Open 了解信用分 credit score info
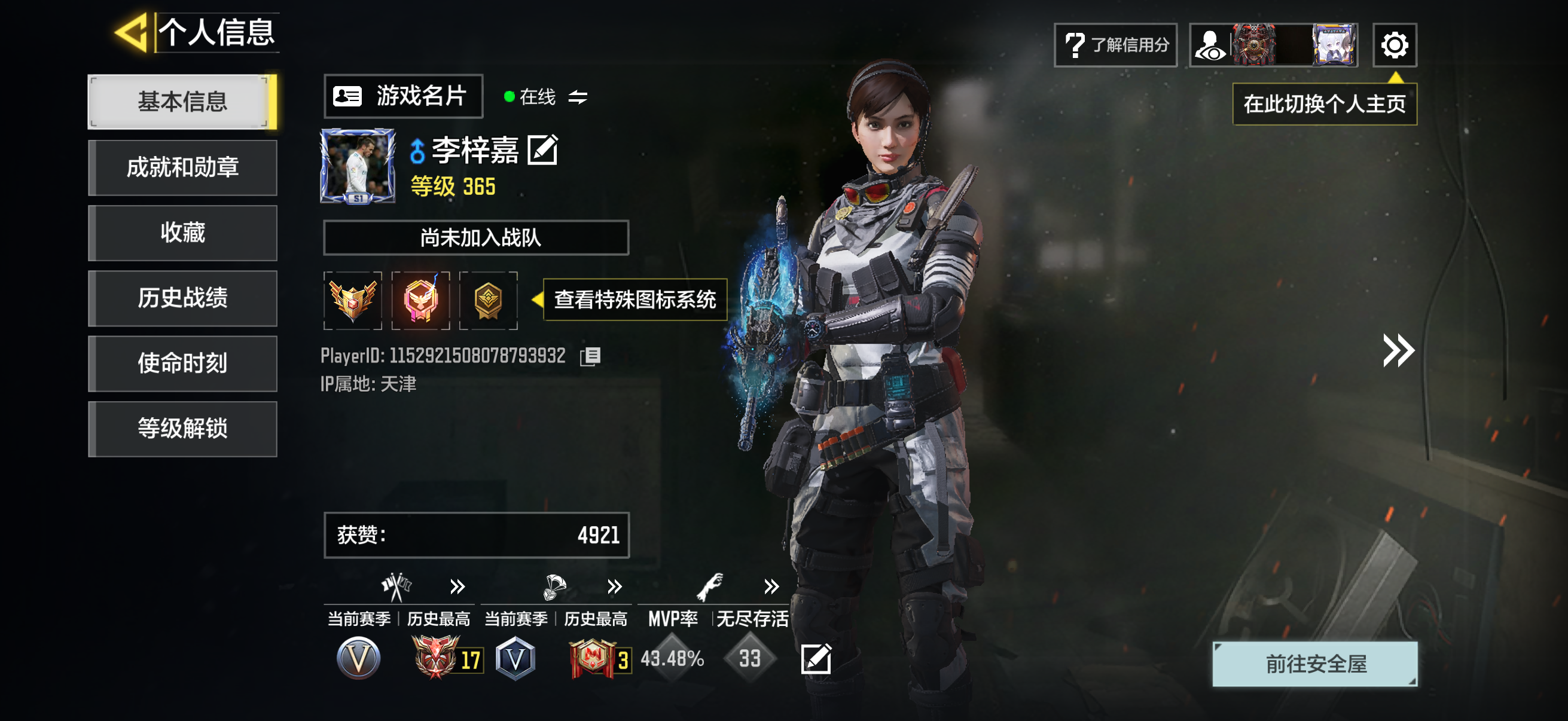The height and width of the screenshot is (721, 1568). click(x=1115, y=45)
